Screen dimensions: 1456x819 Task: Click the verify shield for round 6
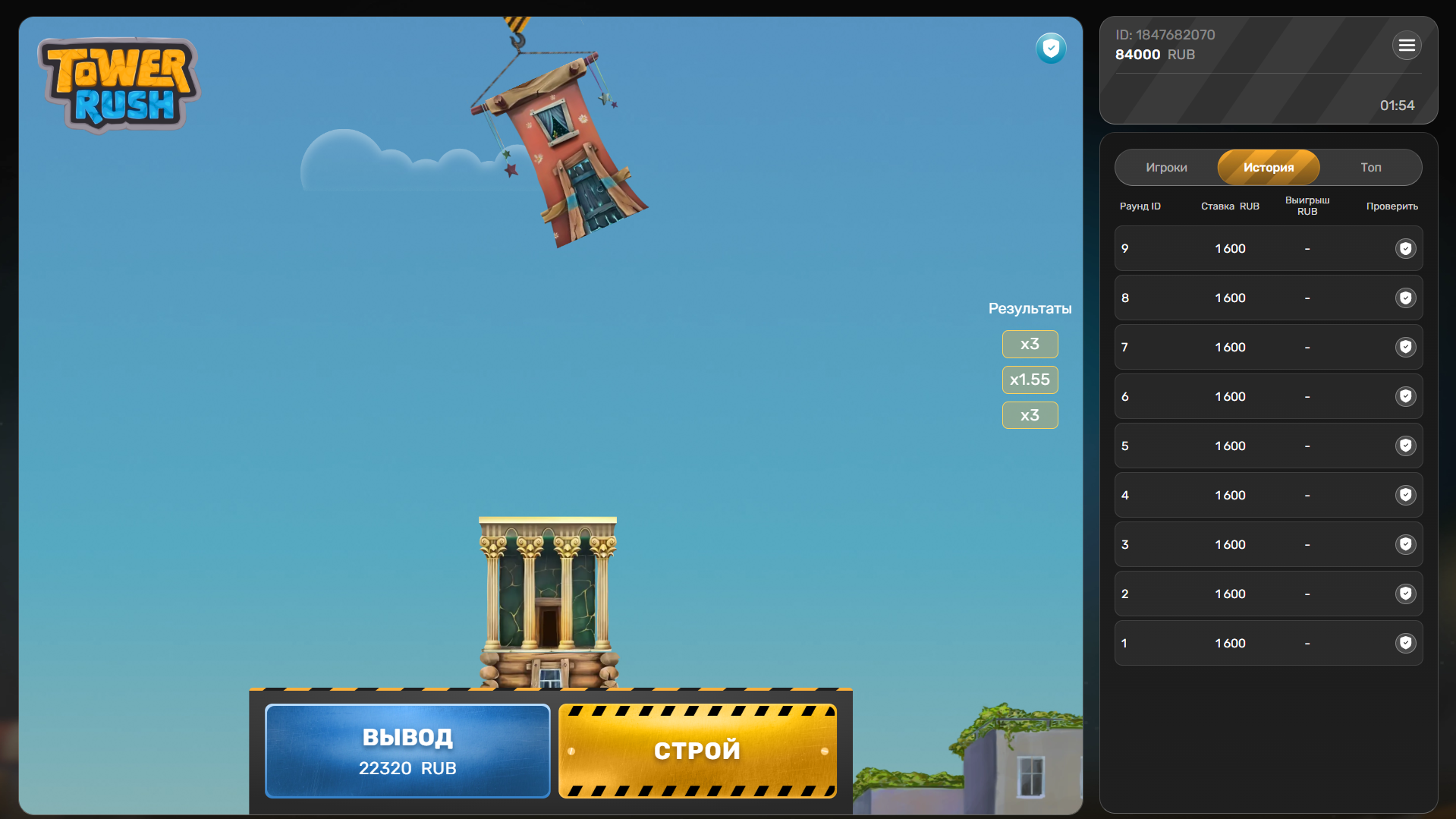click(x=1406, y=396)
